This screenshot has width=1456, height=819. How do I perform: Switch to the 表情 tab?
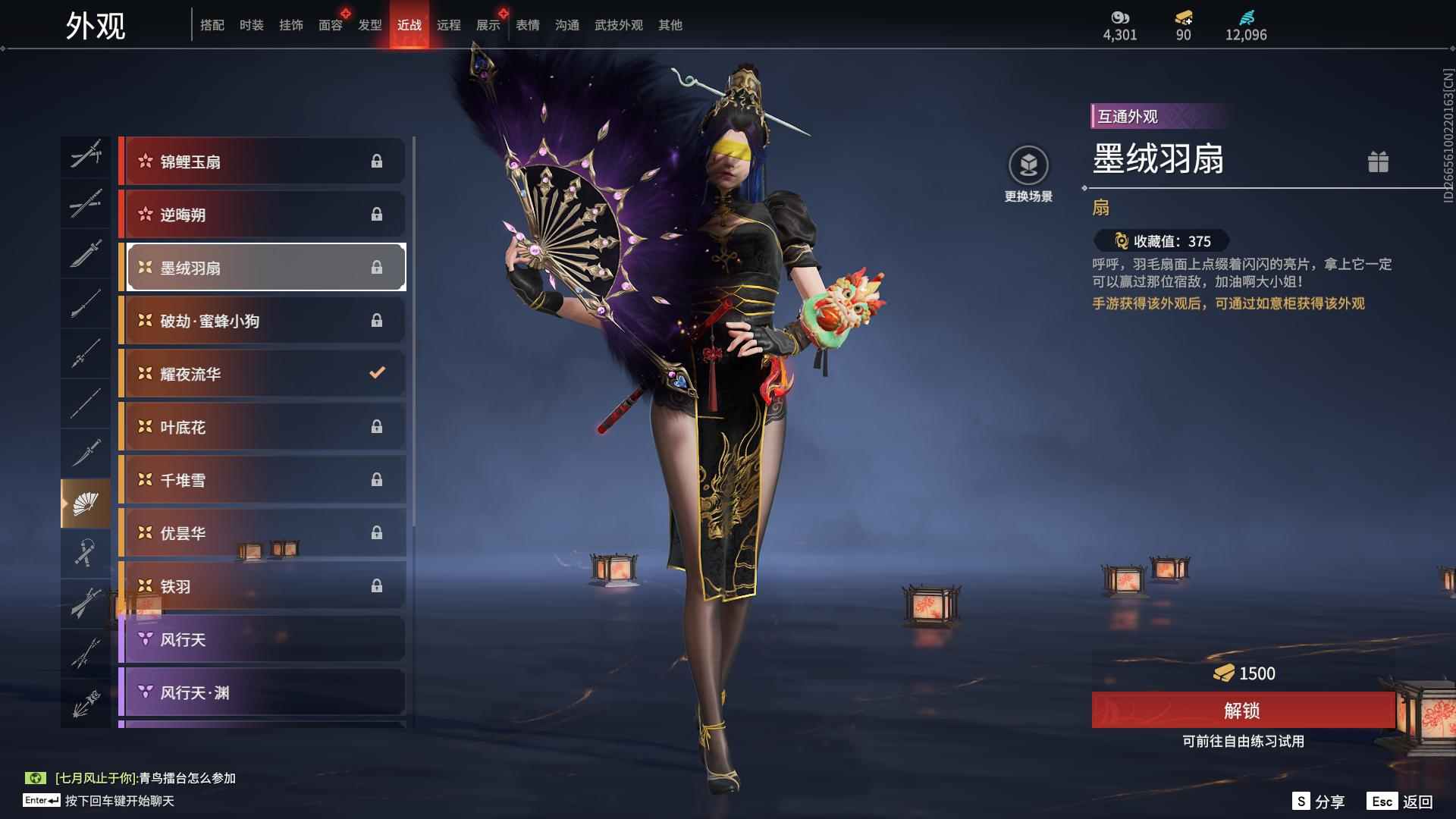527,25
